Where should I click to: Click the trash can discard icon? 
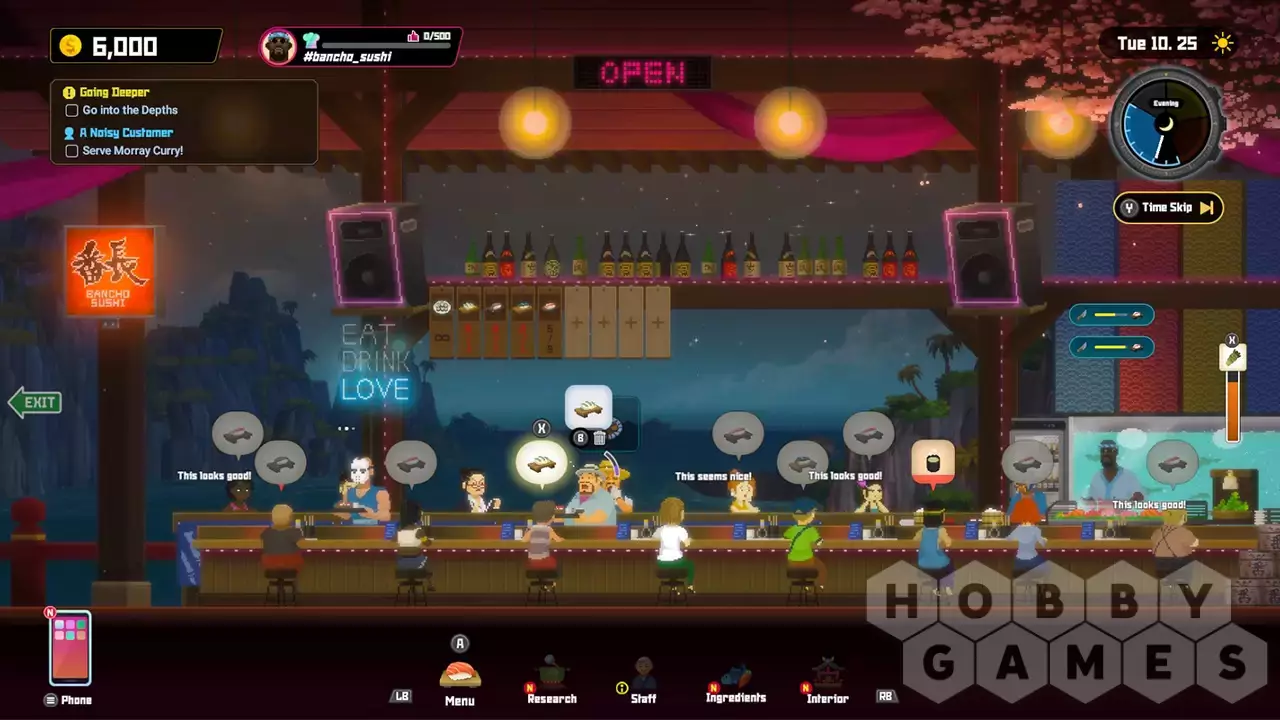pyautogui.click(x=599, y=438)
